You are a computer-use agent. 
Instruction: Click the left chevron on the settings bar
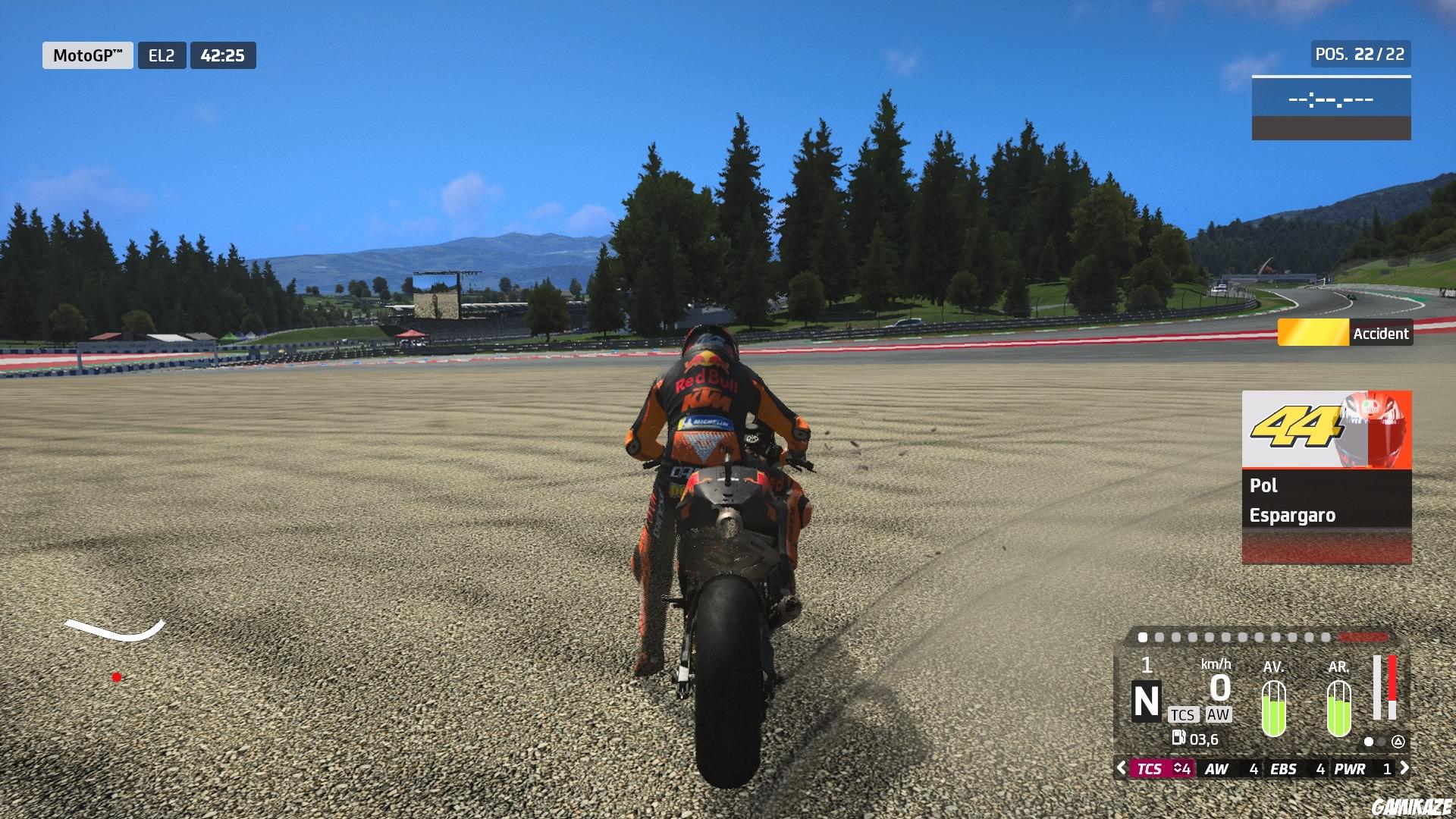(1122, 768)
